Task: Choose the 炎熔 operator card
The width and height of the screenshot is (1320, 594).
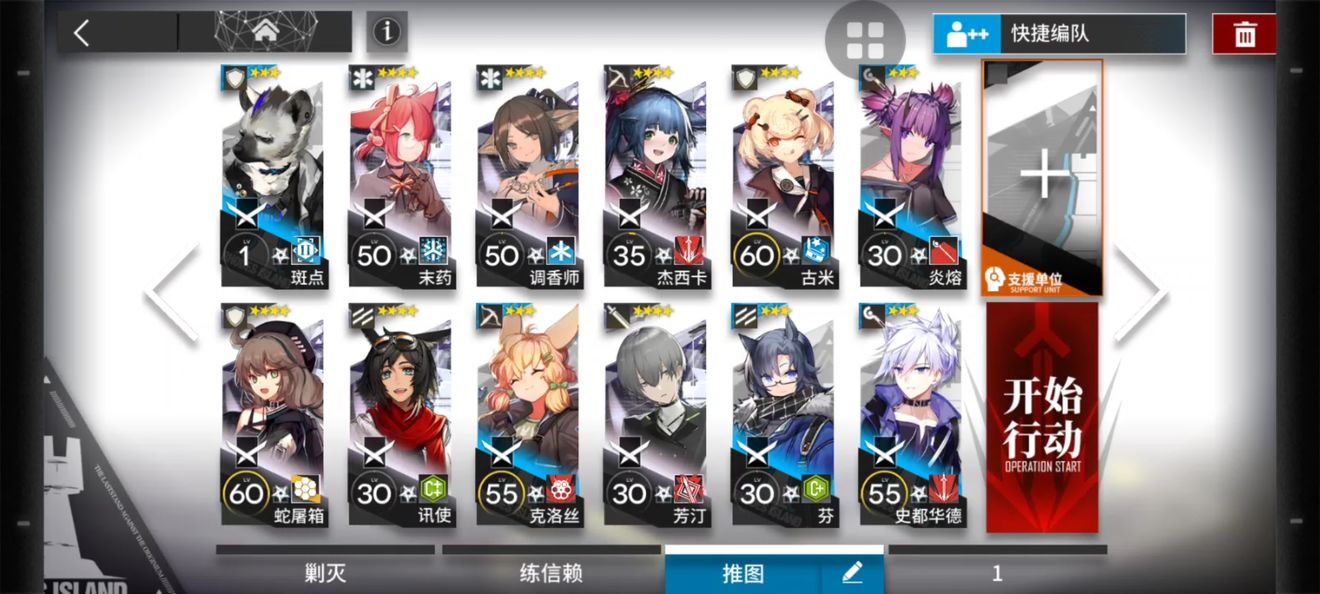Action: point(910,177)
